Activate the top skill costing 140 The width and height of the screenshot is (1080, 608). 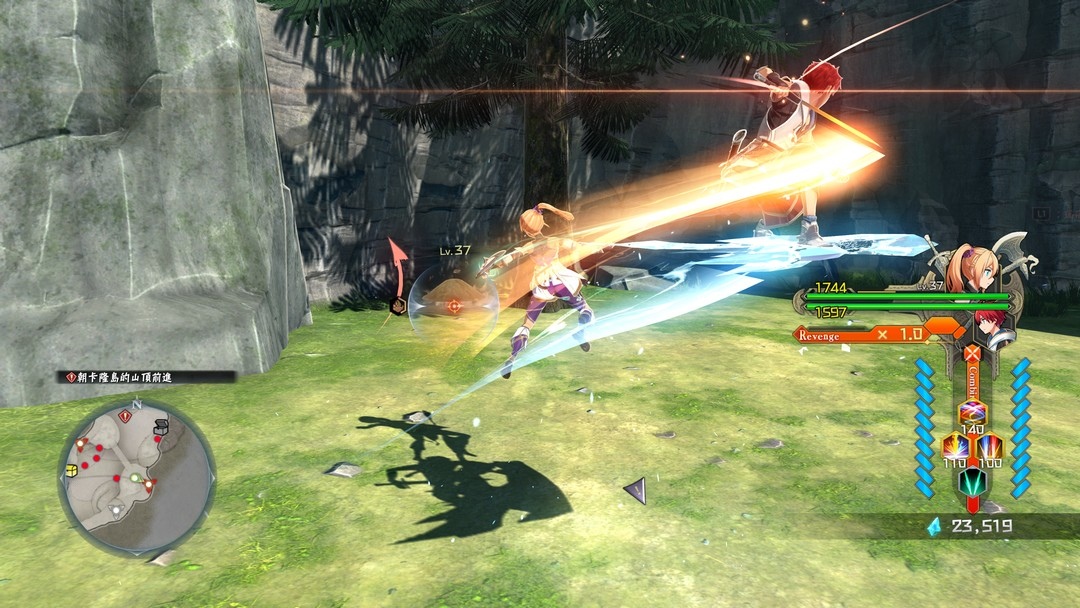[x=972, y=412]
